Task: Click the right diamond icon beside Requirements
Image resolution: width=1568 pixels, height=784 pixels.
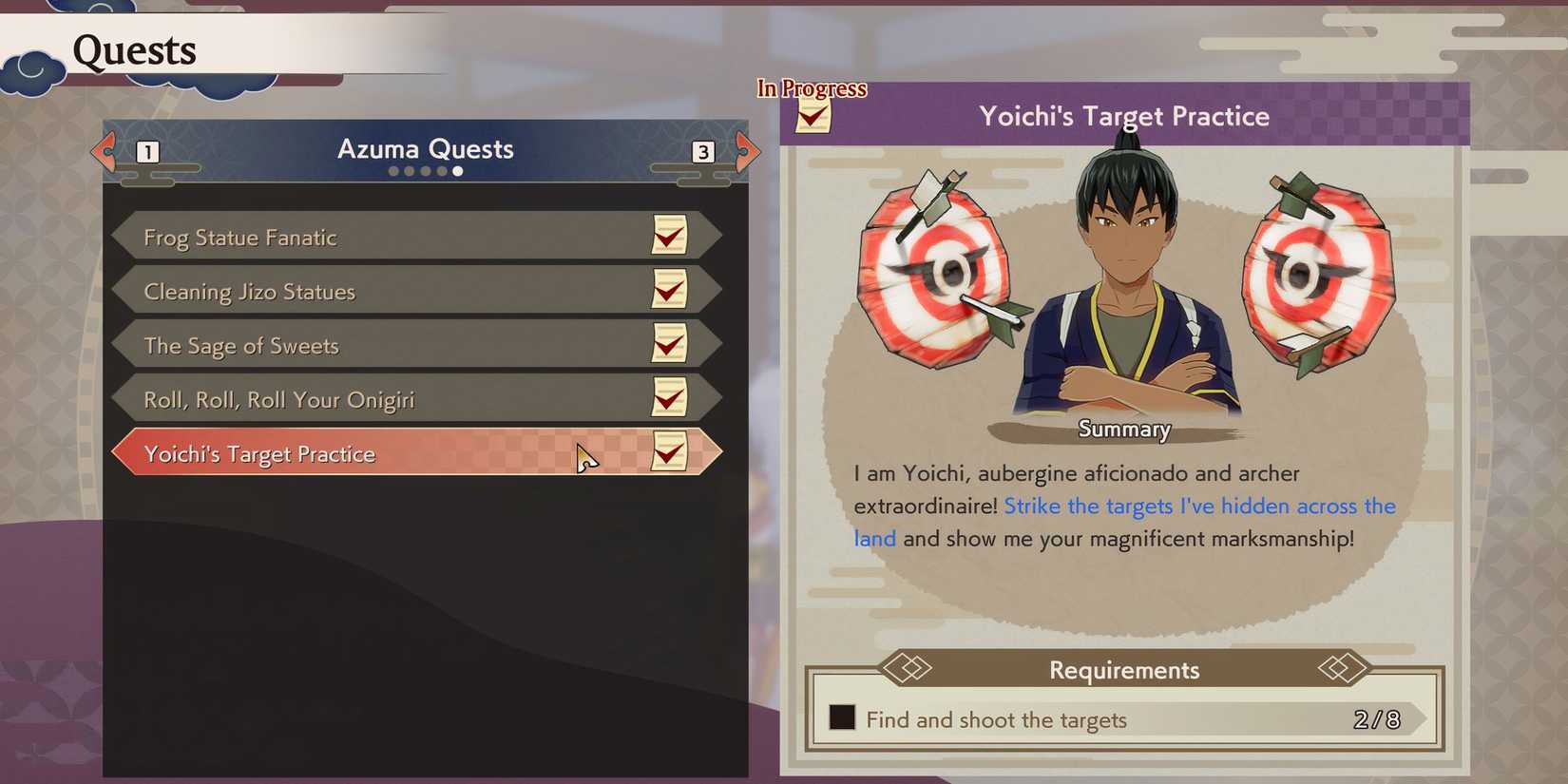Action: click(x=1339, y=669)
